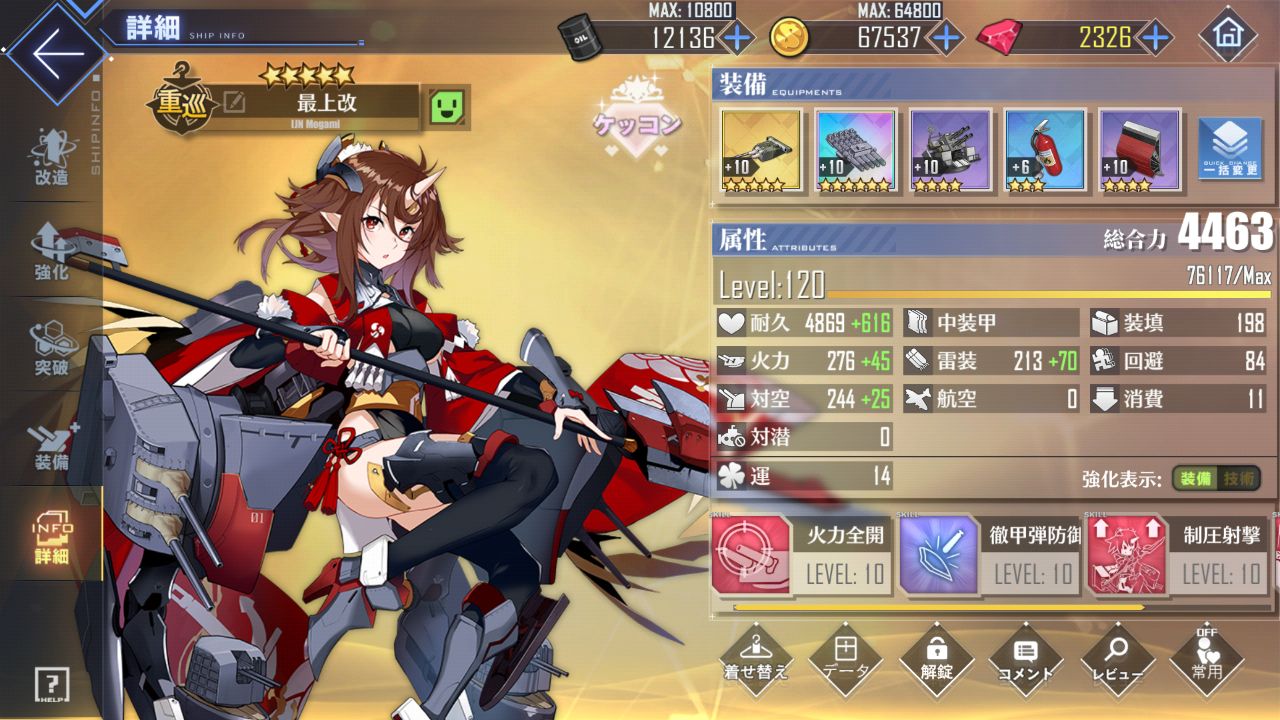Screen dimensions: 1280x720
Task: Toggle the 強化表示 display switch
Action: point(1216,479)
